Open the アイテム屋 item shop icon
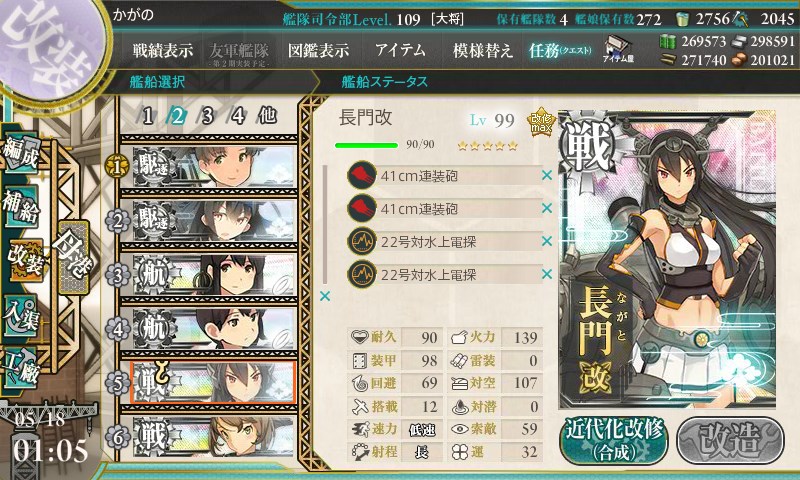The image size is (800, 480). pos(615,47)
